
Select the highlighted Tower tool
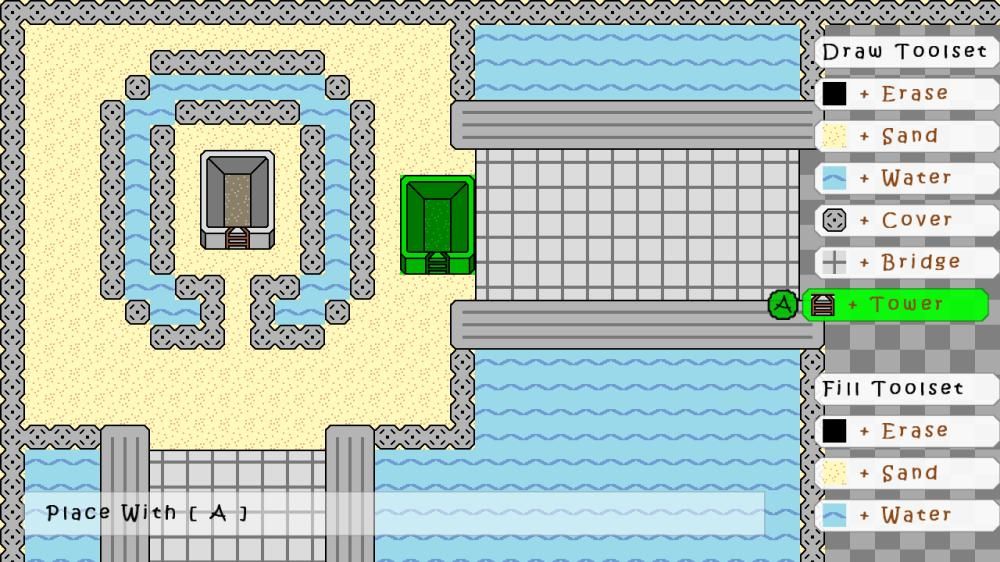tap(895, 305)
